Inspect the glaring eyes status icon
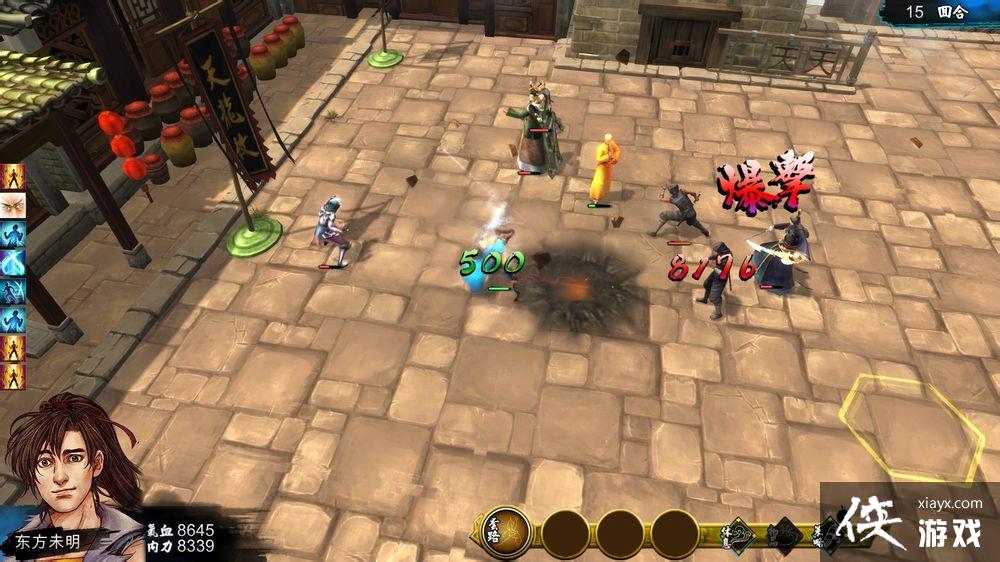The image size is (1000, 562). click(14, 206)
